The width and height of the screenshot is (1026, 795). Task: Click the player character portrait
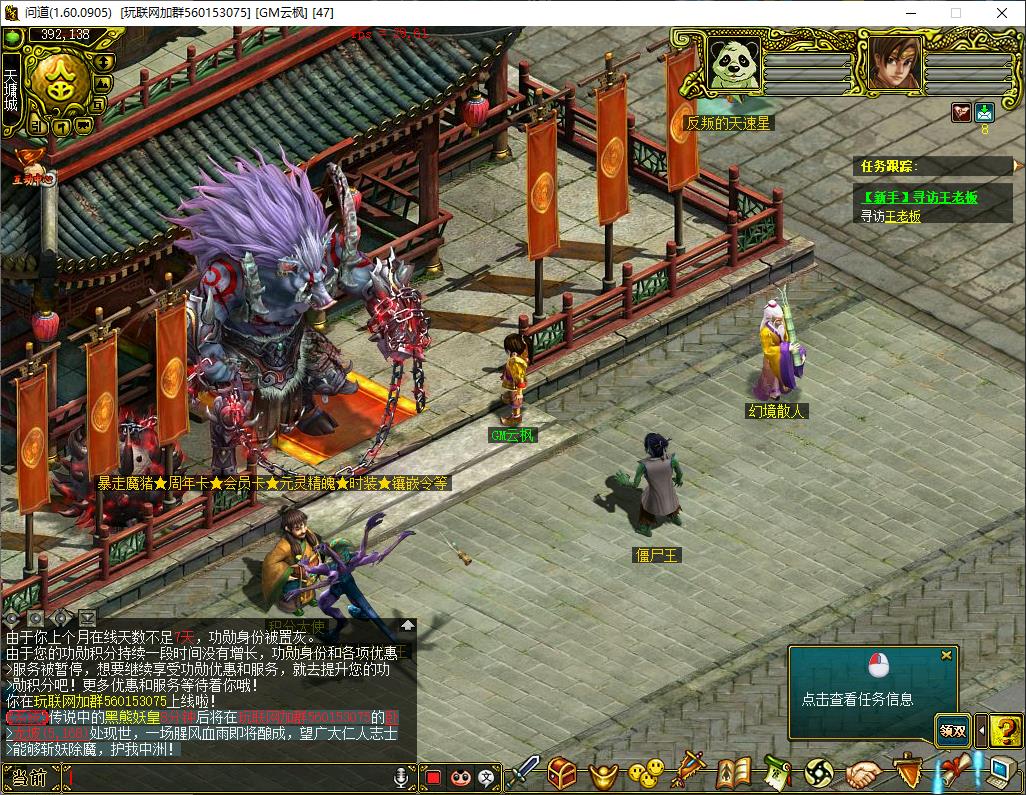point(894,63)
